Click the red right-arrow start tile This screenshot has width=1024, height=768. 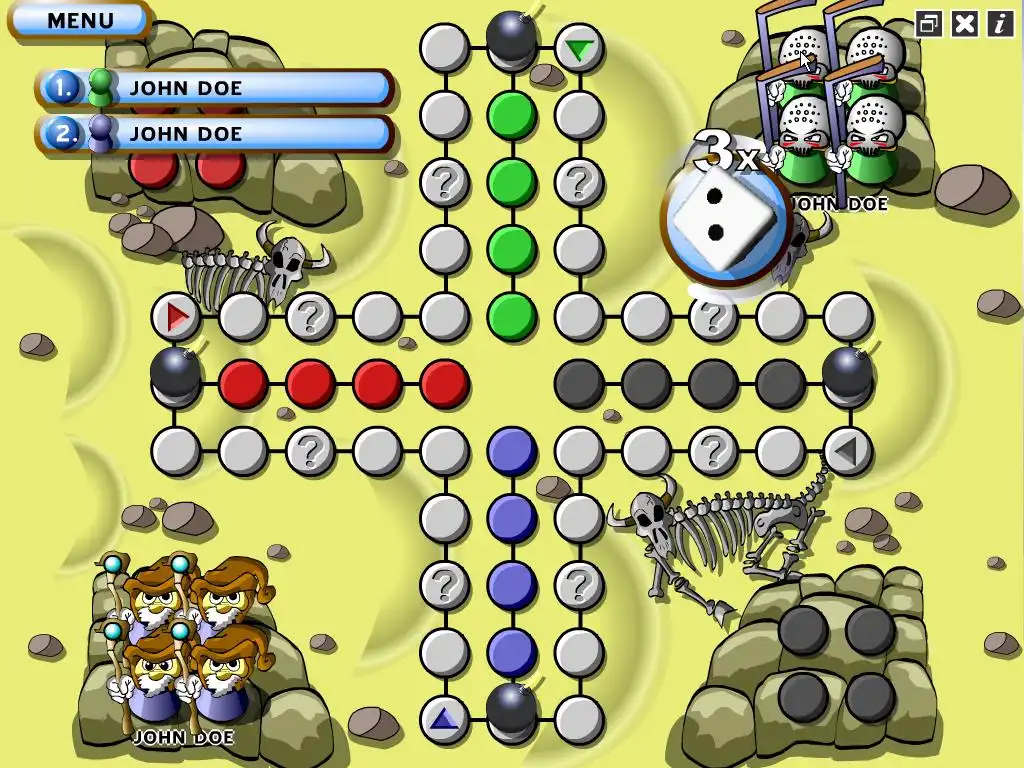pos(177,317)
